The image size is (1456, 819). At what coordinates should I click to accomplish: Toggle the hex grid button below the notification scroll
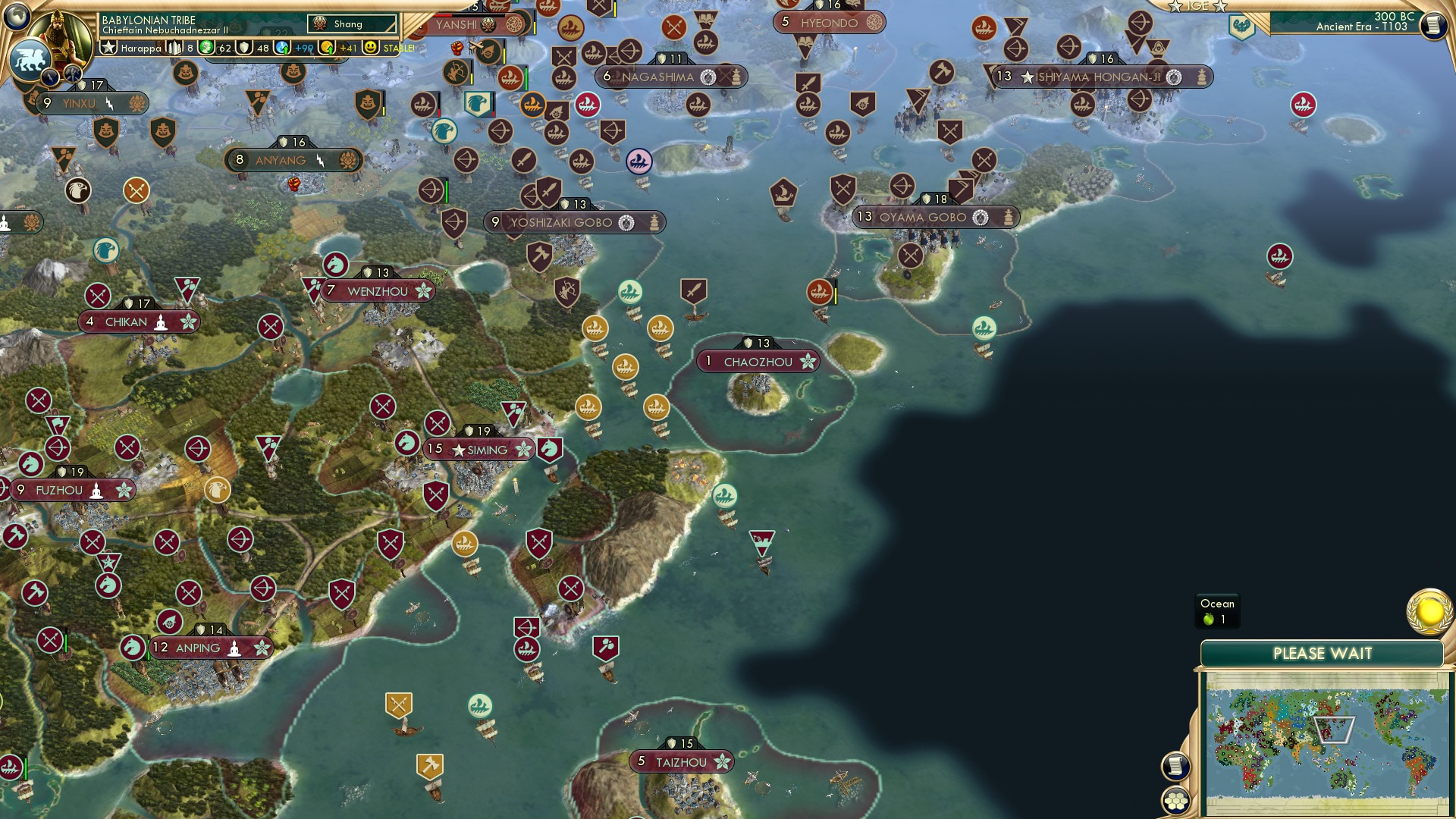click(x=1176, y=800)
